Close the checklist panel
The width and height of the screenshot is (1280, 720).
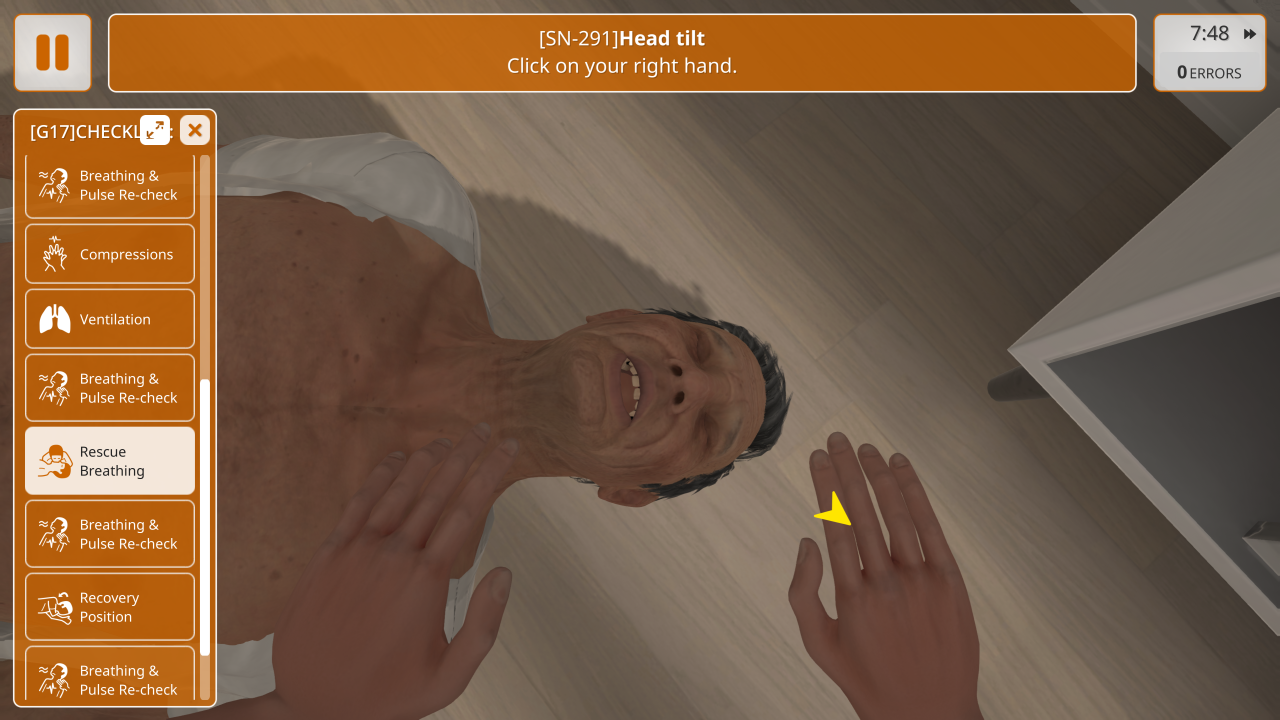[x=195, y=130]
